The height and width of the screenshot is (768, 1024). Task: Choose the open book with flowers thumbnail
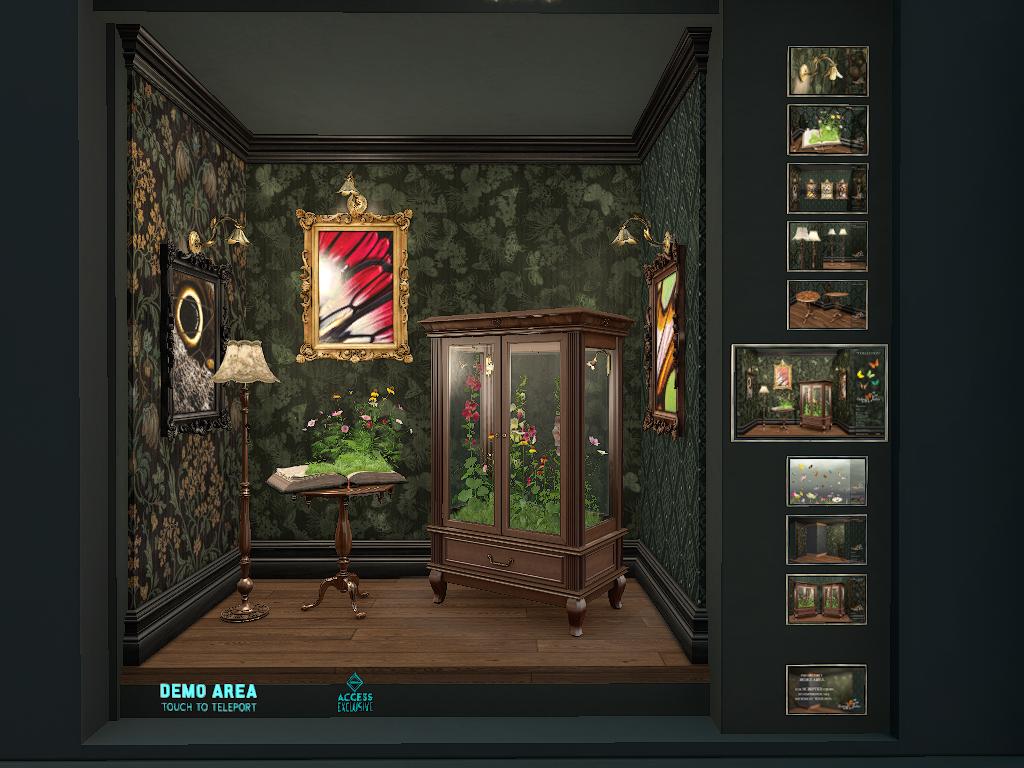pyautogui.click(x=827, y=130)
